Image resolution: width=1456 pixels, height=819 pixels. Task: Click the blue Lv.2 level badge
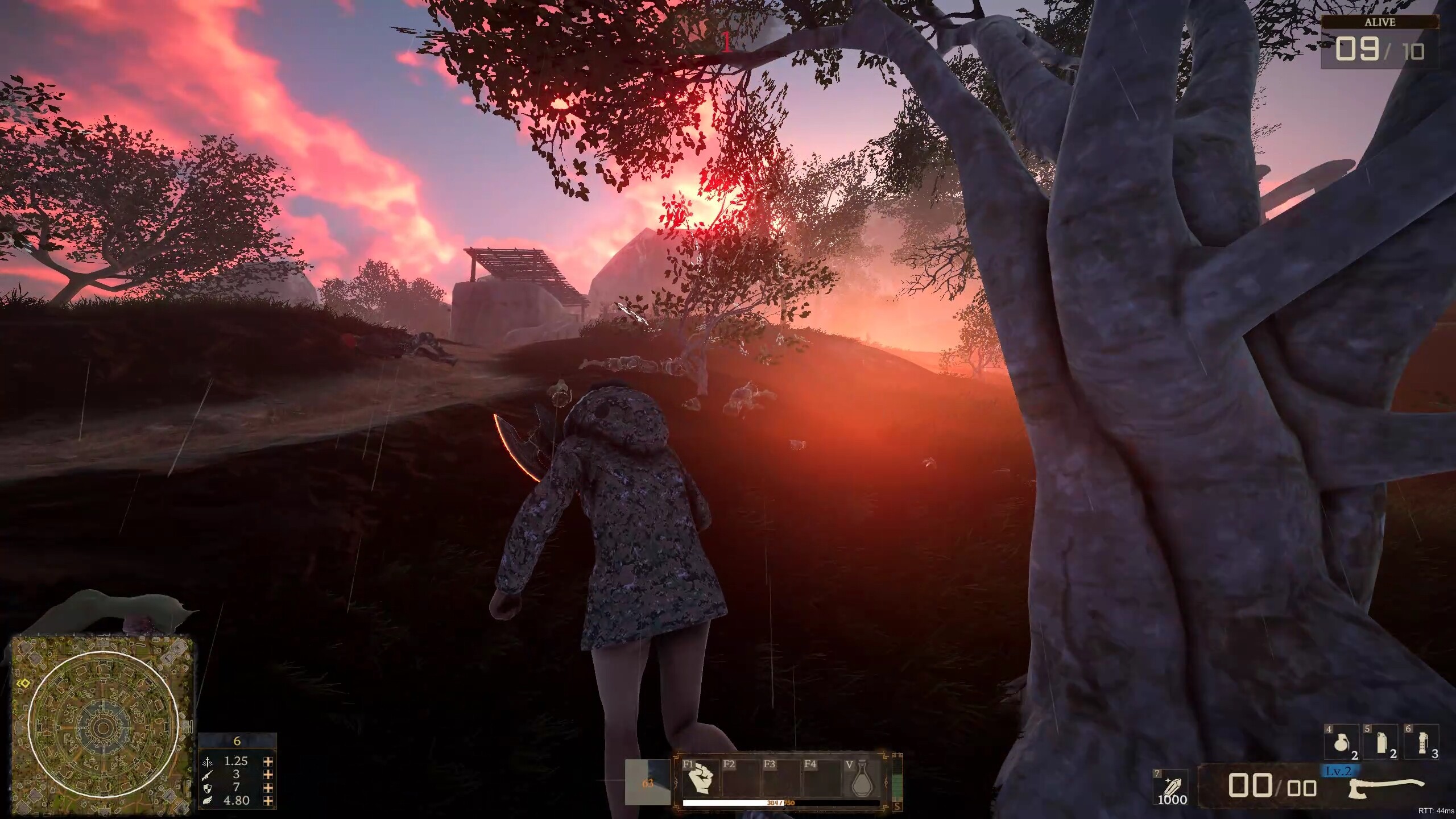click(x=1339, y=772)
